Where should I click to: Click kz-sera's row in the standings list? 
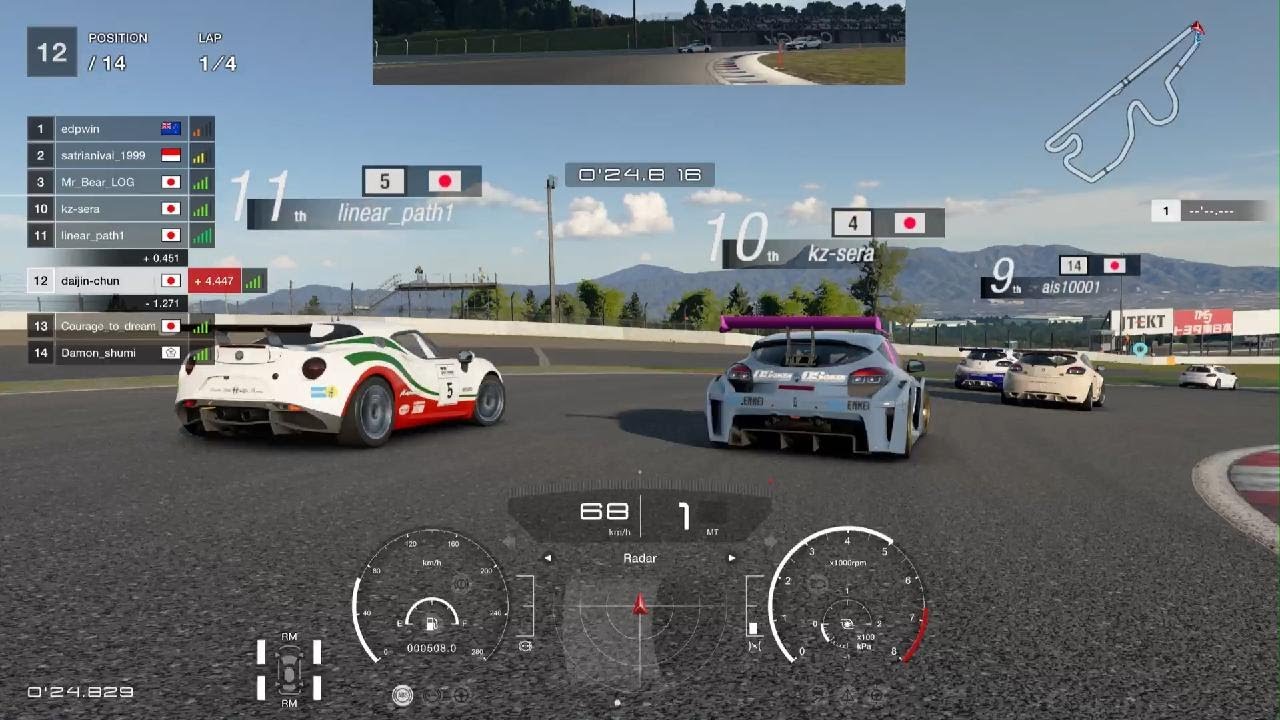coord(110,209)
